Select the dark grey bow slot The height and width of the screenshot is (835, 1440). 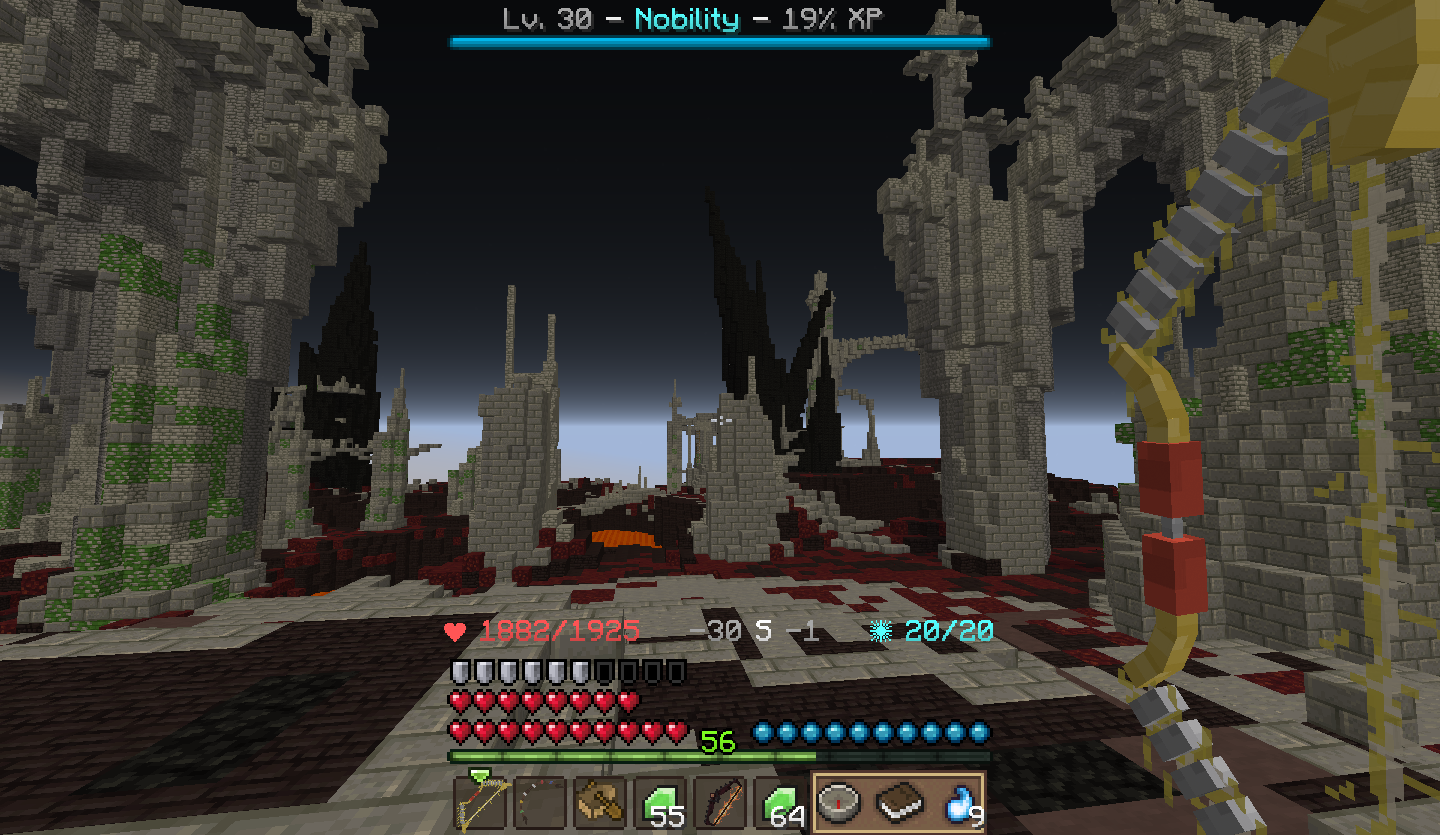click(x=540, y=802)
